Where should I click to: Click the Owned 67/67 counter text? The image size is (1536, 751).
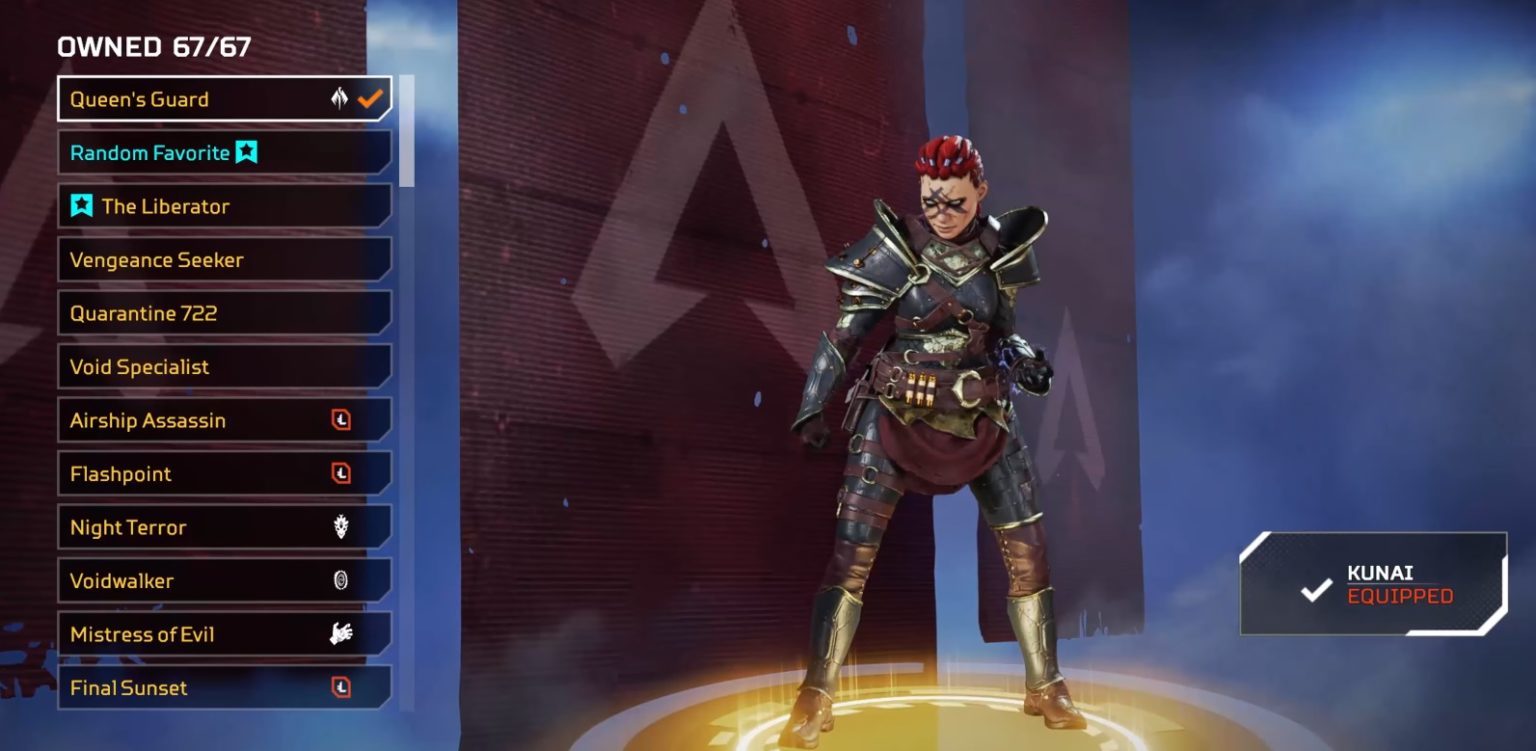point(153,45)
